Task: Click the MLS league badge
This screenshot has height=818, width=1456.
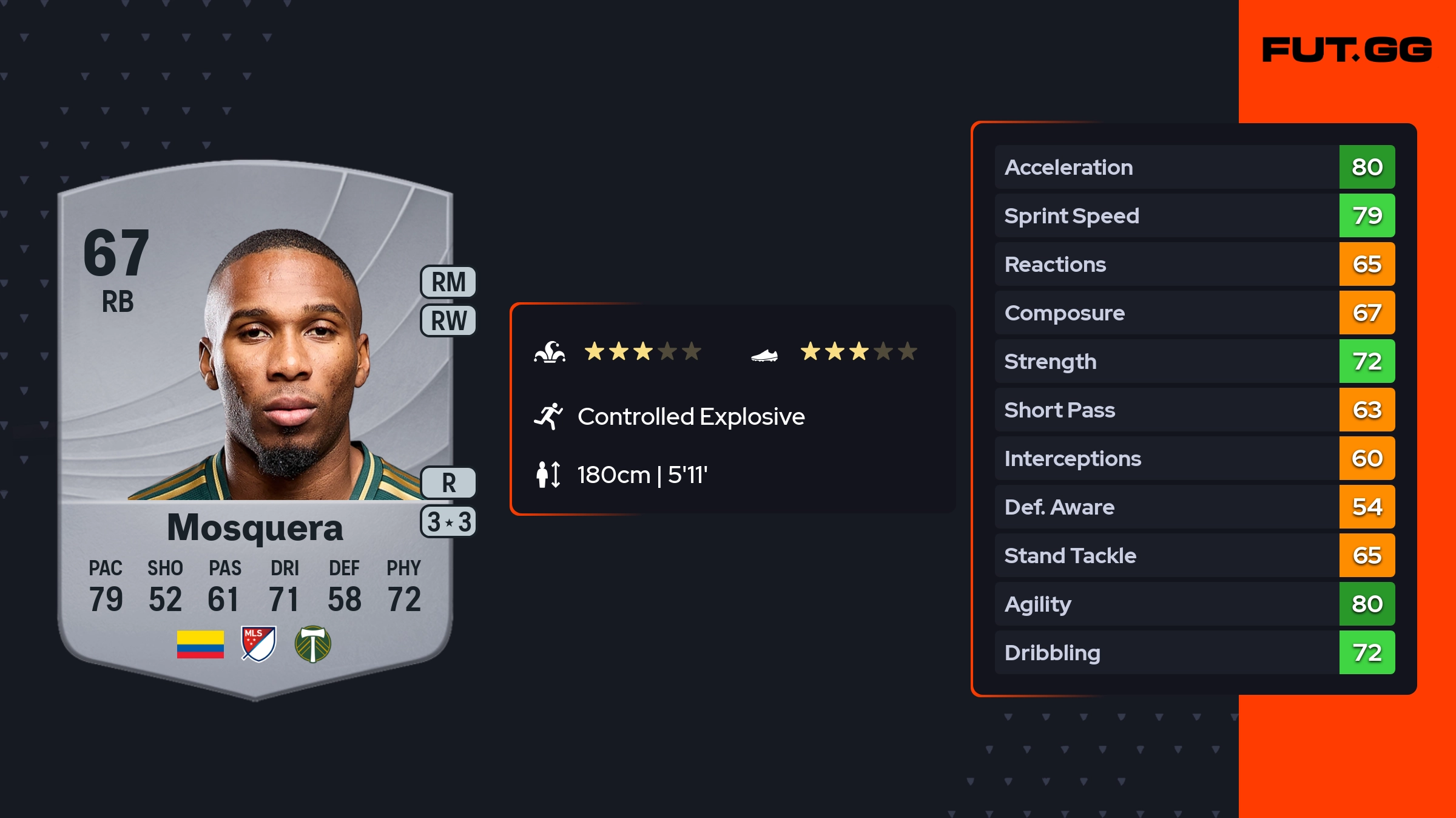Action: tap(258, 644)
